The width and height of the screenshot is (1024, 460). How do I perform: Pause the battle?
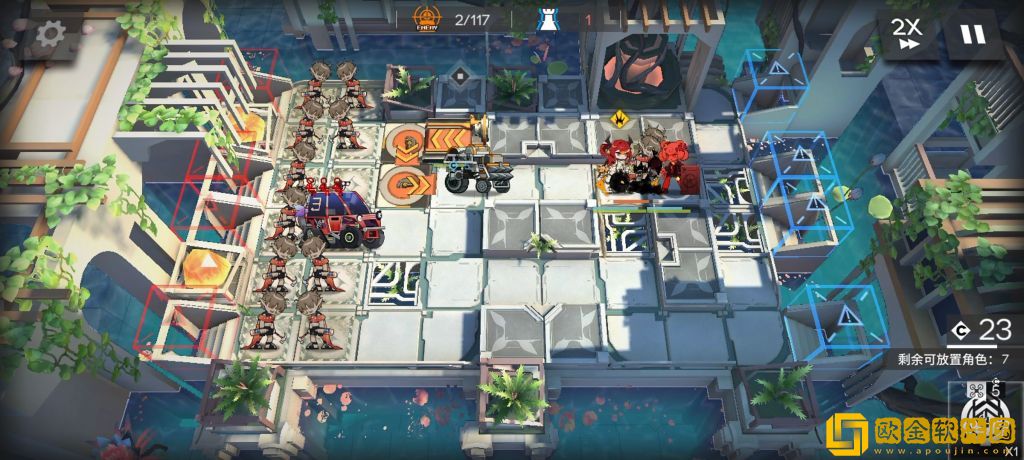(971, 34)
